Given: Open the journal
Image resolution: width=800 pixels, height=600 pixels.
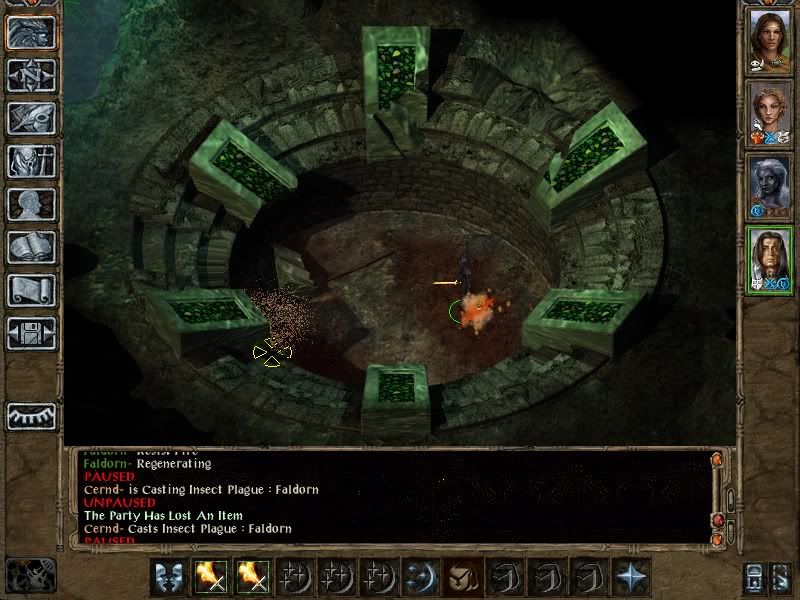Looking at the screenshot, I should pos(30,118).
